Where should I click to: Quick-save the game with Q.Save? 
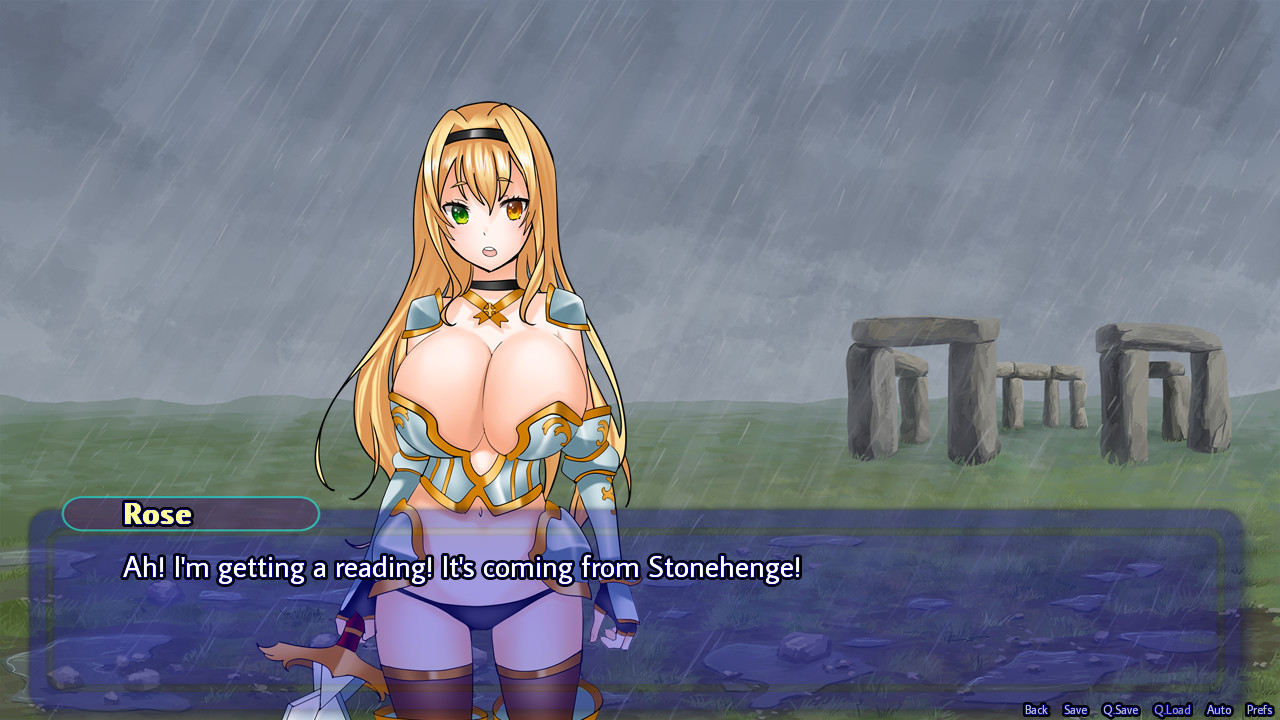click(x=1120, y=709)
